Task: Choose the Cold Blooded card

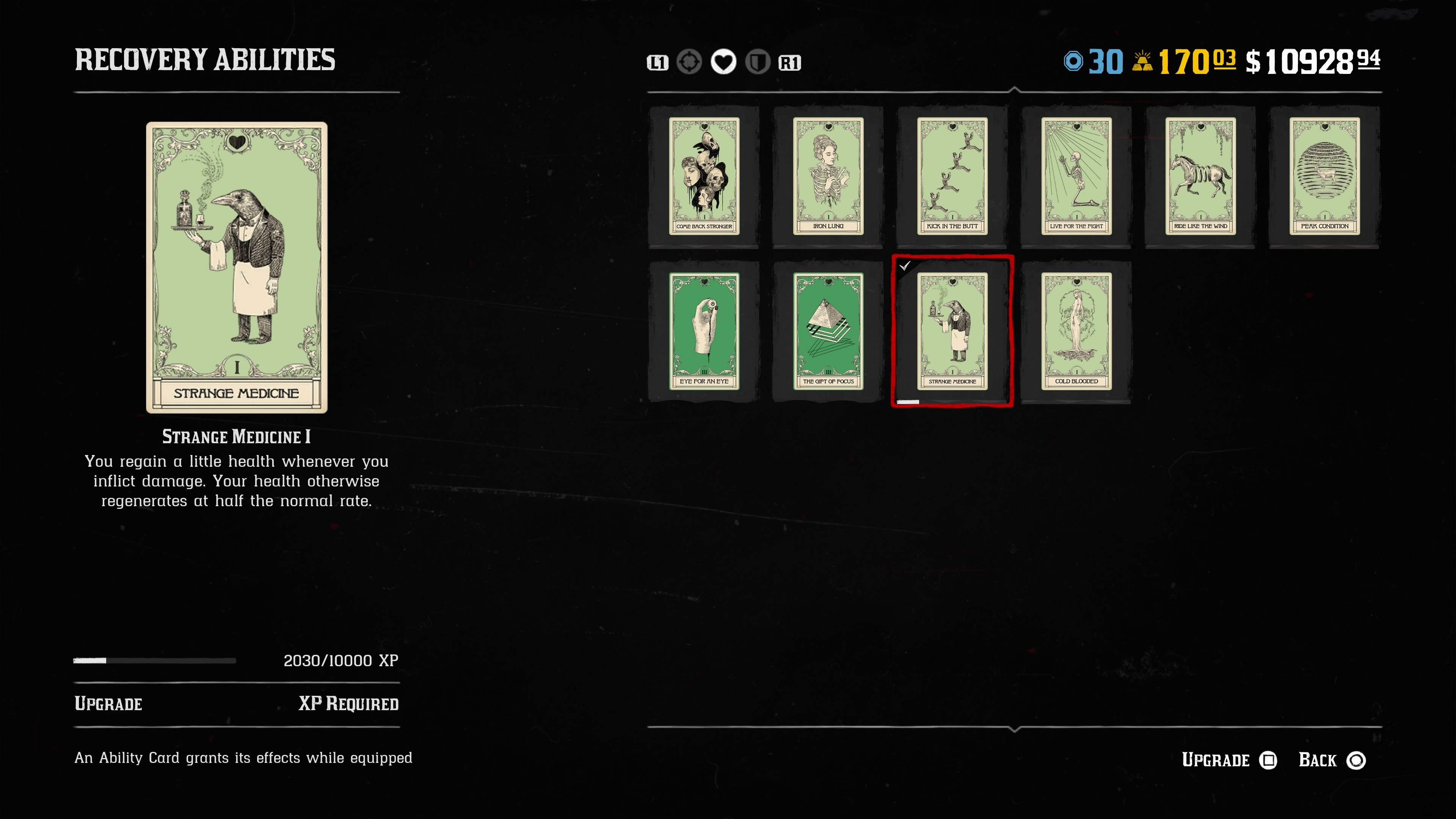Action: click(x=1076, y=331)
